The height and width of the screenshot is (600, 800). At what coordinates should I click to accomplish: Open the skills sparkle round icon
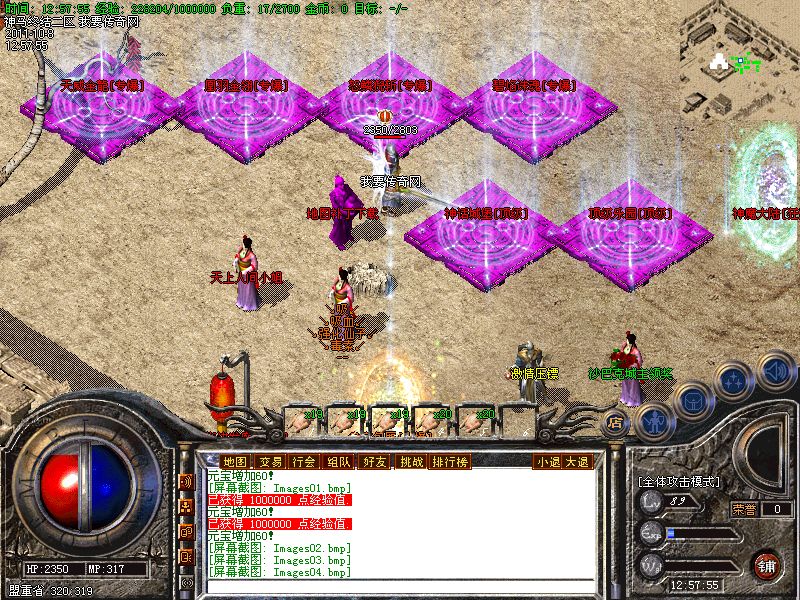click(735, 381)
